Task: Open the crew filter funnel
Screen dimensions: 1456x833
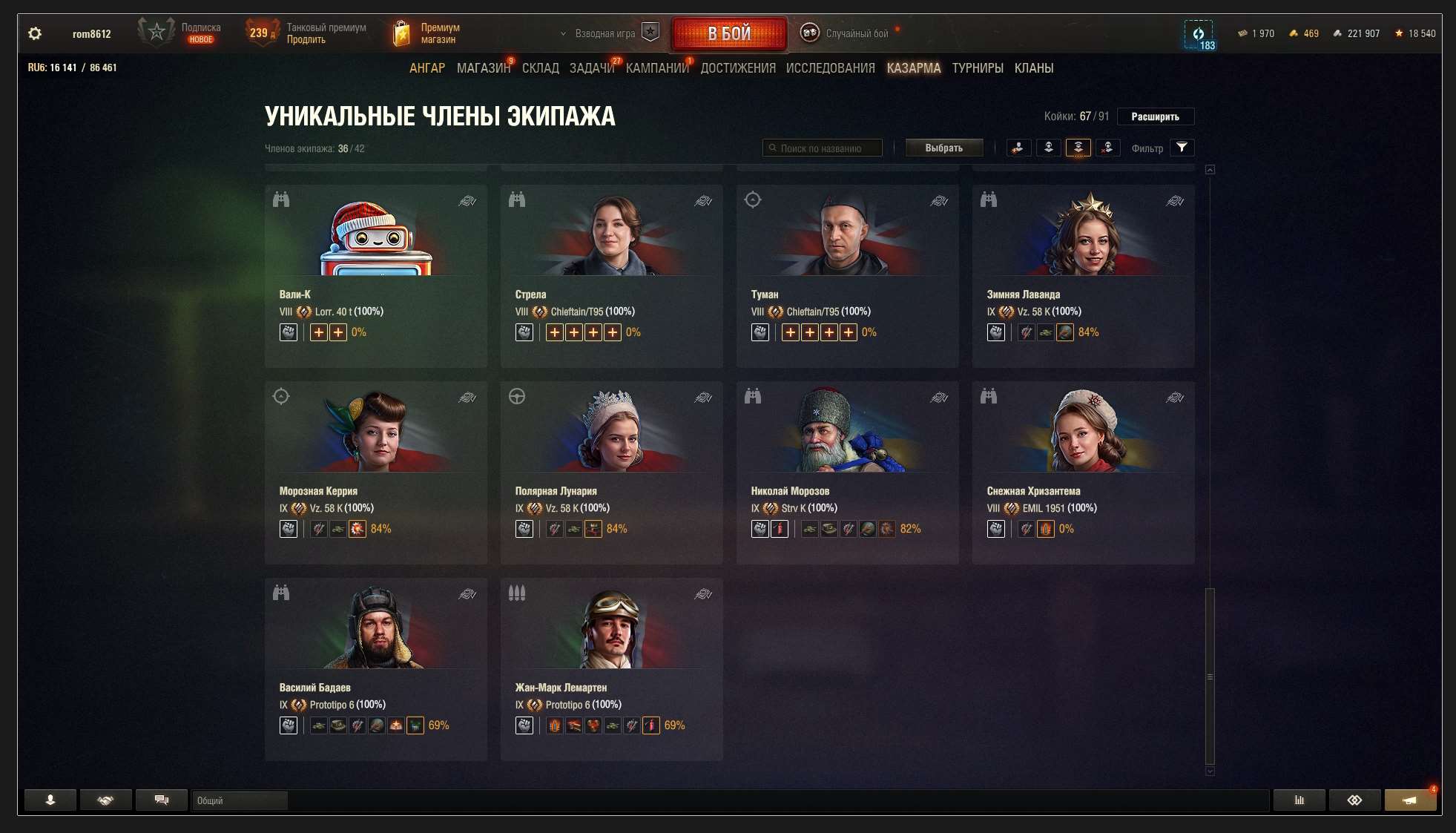Action: (1182, 148)
